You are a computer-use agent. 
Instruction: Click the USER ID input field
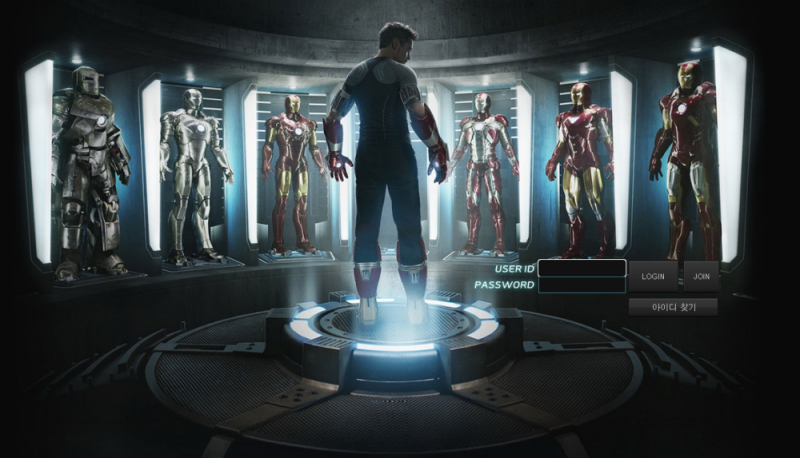581,268
